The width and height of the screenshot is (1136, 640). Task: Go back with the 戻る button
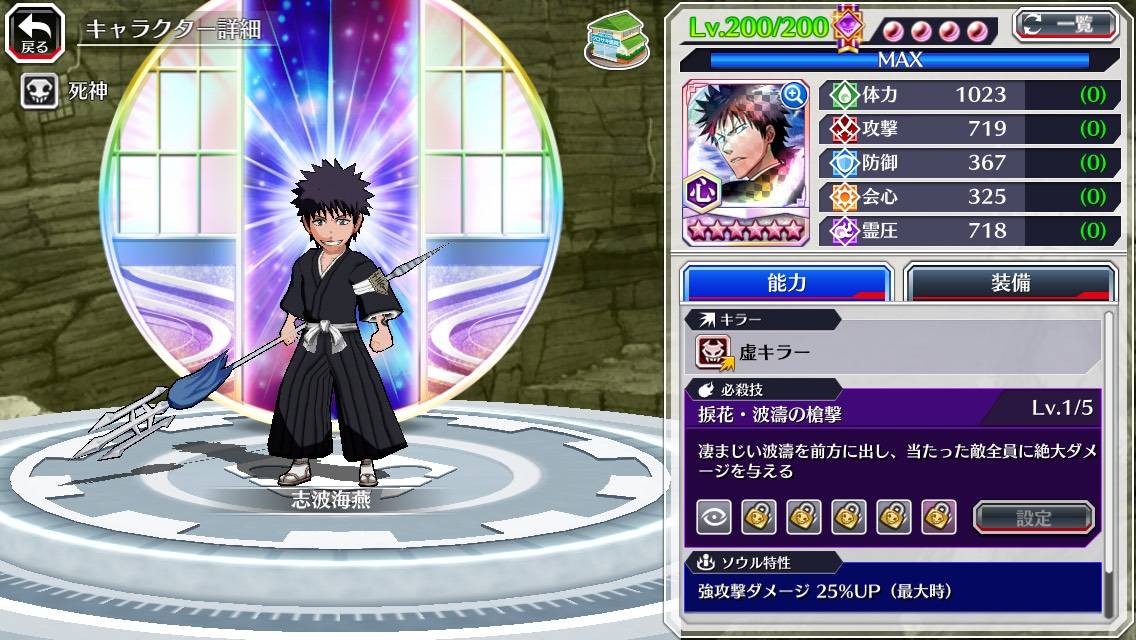point(35,33)
